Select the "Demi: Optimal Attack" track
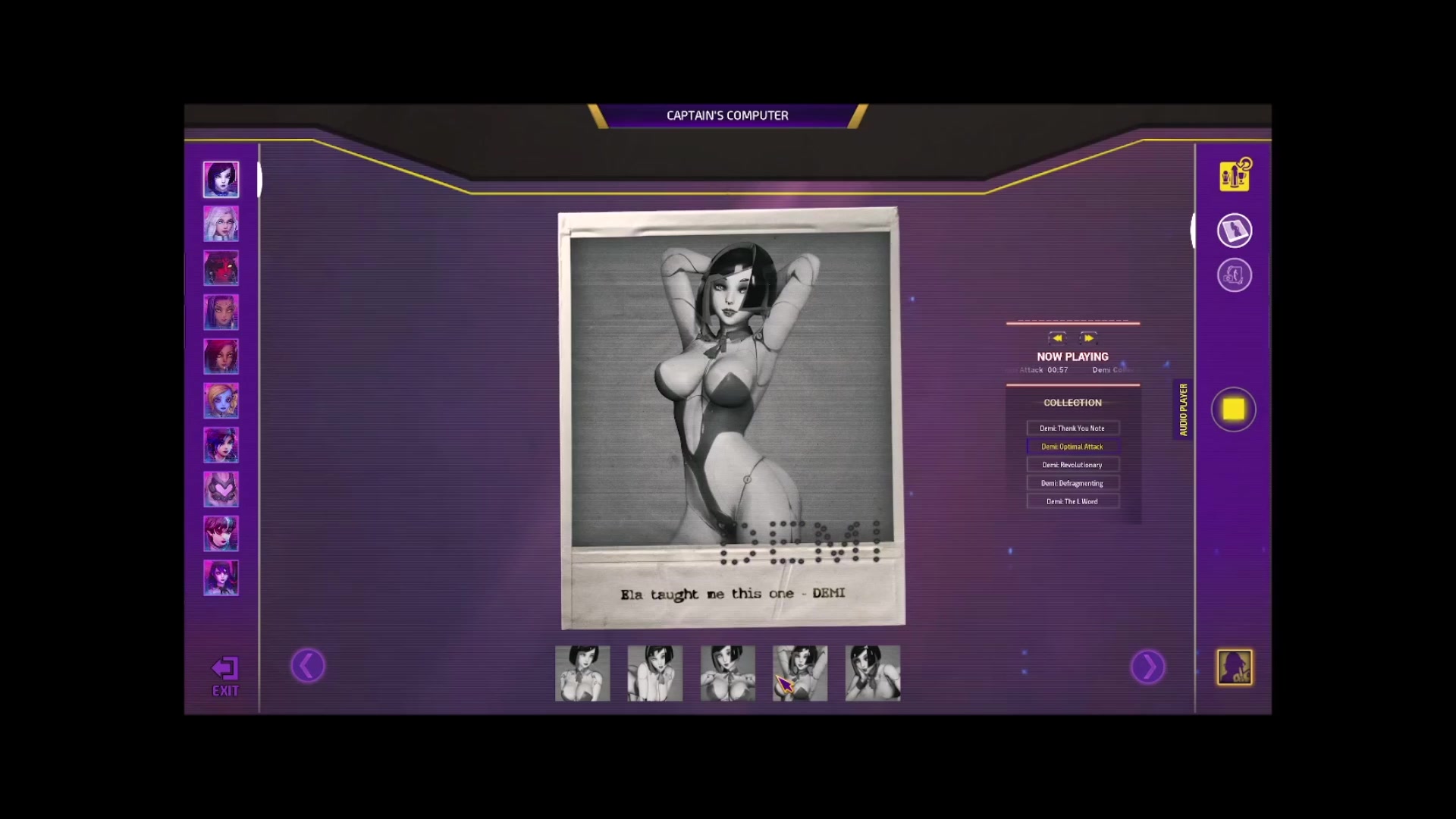This screenshot has width=1456, height=819. 1072,447
